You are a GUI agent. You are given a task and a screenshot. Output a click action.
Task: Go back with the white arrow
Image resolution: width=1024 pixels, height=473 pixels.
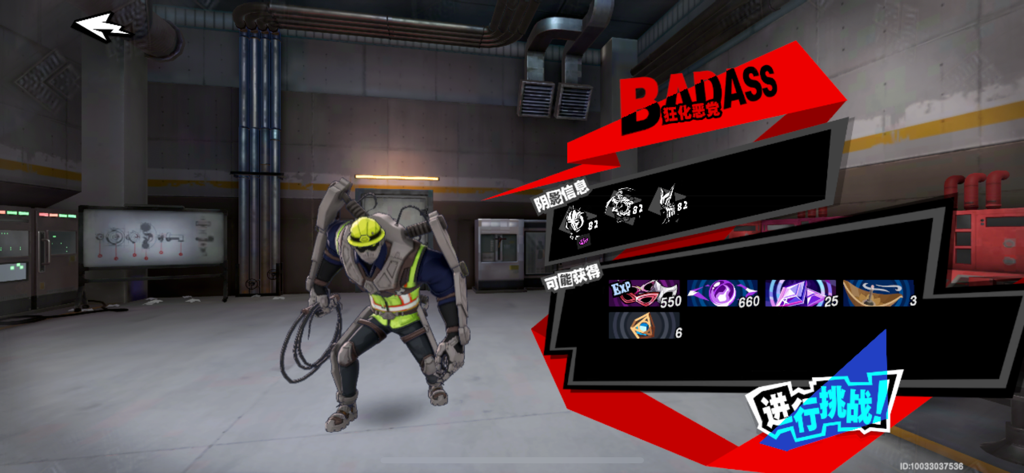click(101, 27)
